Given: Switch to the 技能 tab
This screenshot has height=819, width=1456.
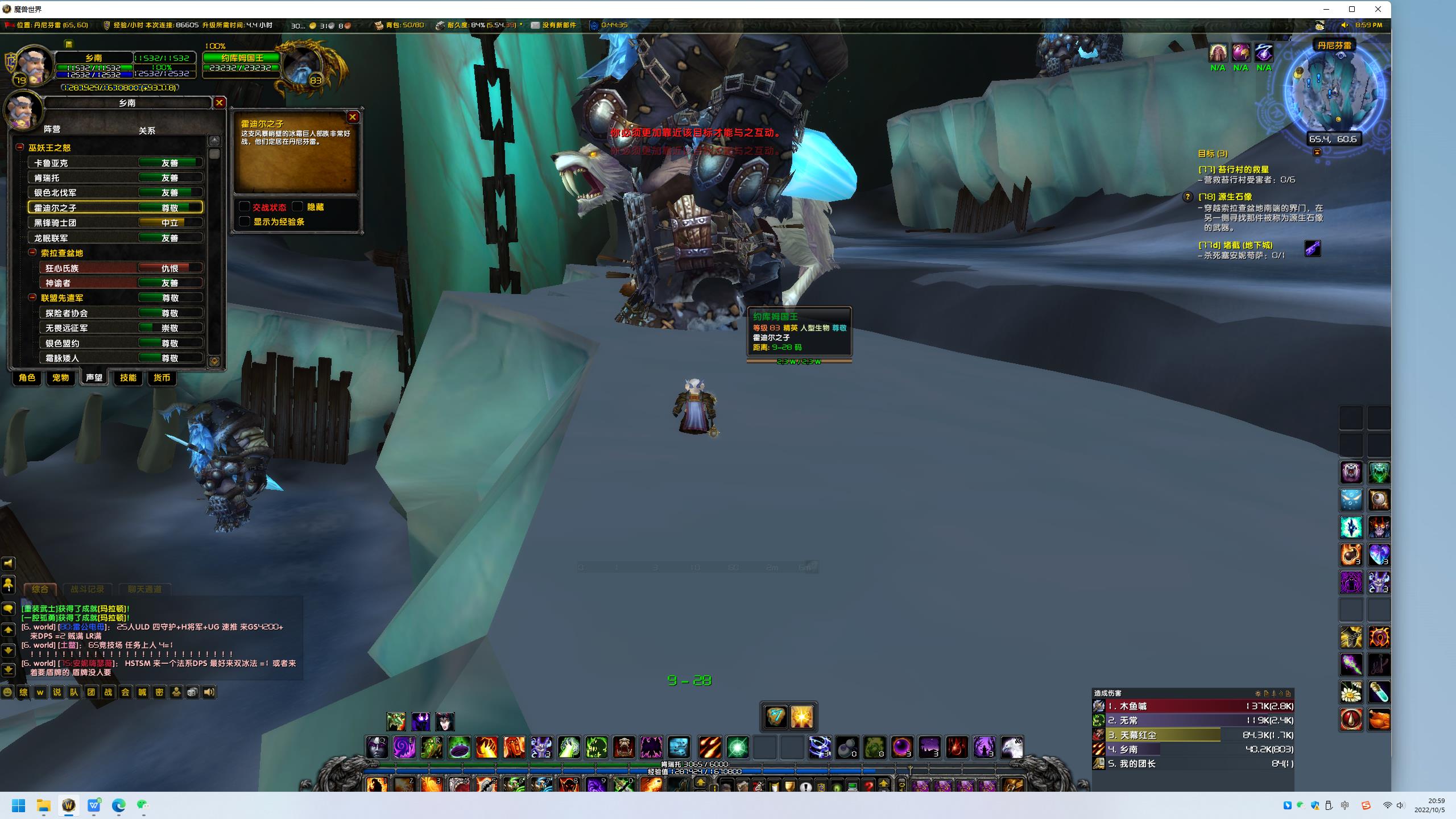Looking at the screenshot, I should click(x=128, y=378).
